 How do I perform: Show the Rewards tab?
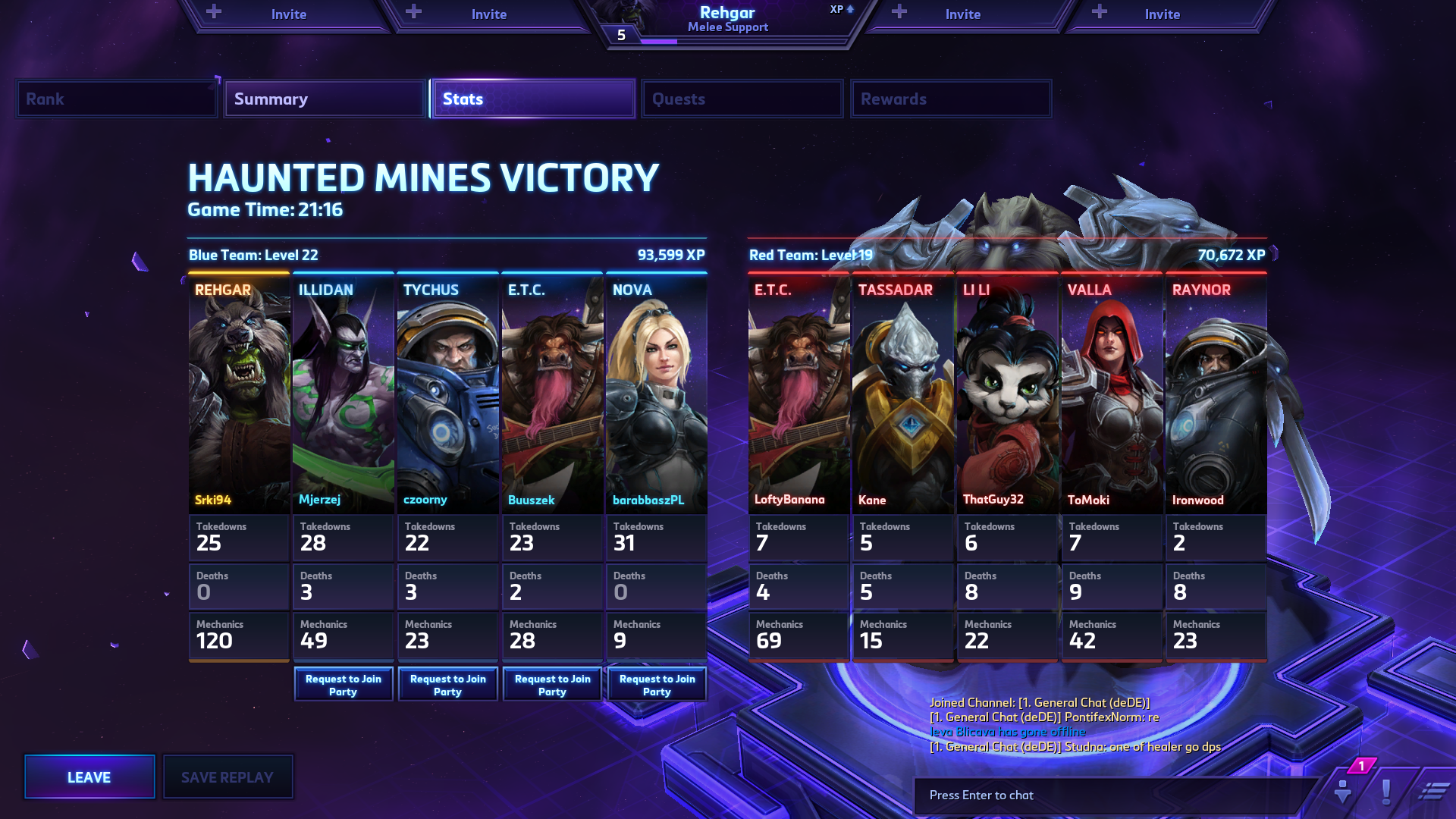[x=950, y=99]
